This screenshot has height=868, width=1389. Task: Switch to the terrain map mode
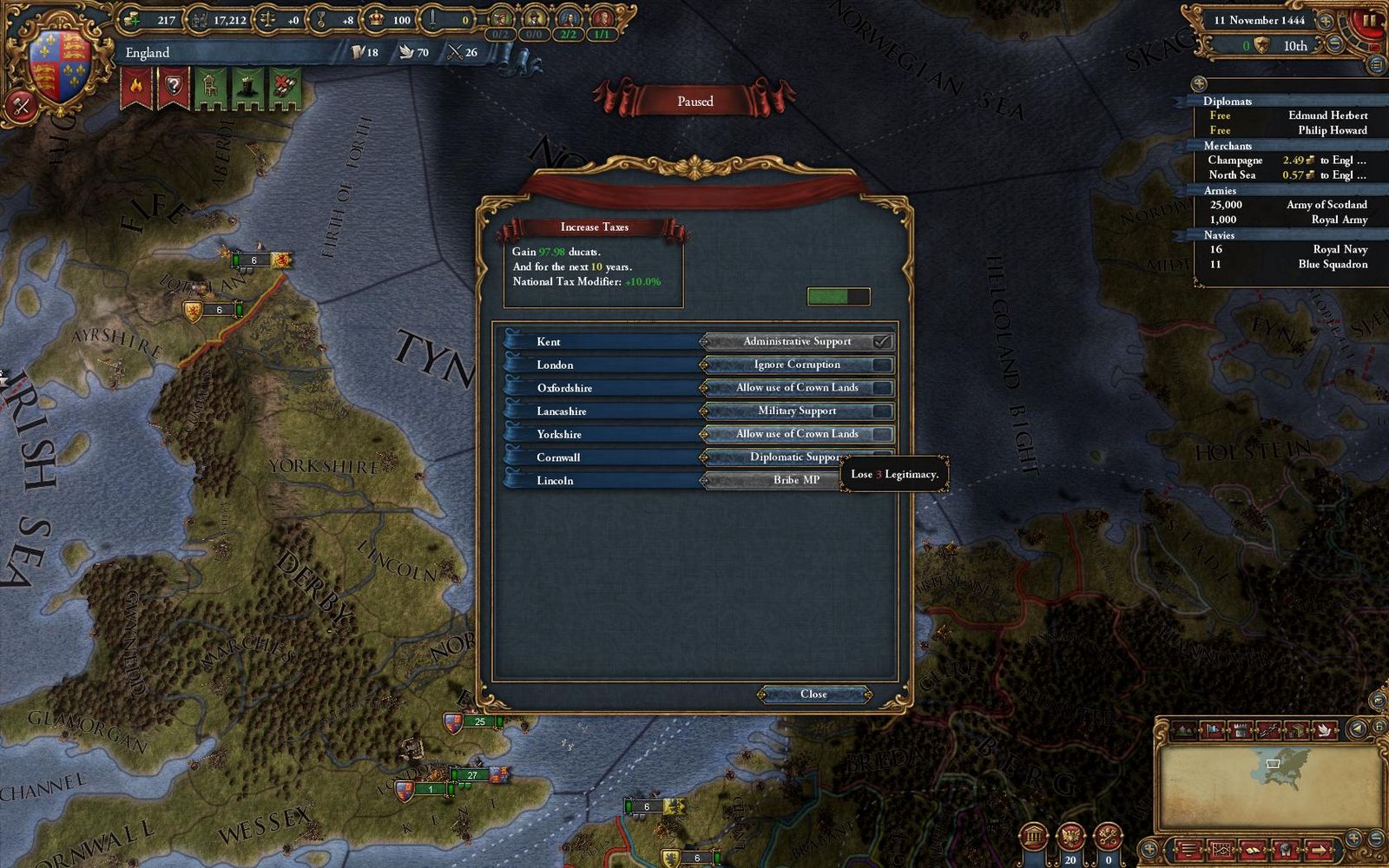[x=1184, y=730]
